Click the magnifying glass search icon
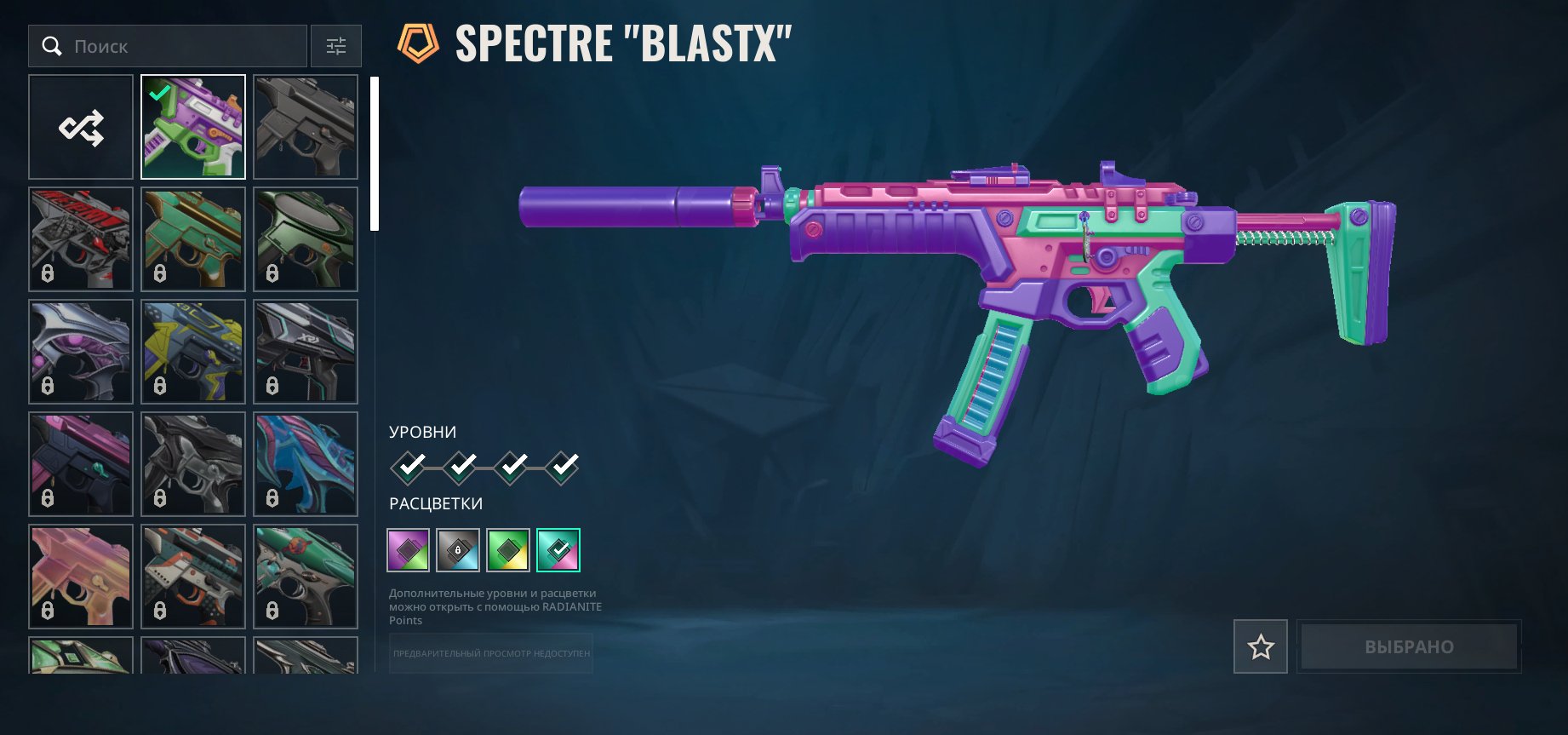Viewport: 1568px width, 735px height. click(x=52, y=46)
